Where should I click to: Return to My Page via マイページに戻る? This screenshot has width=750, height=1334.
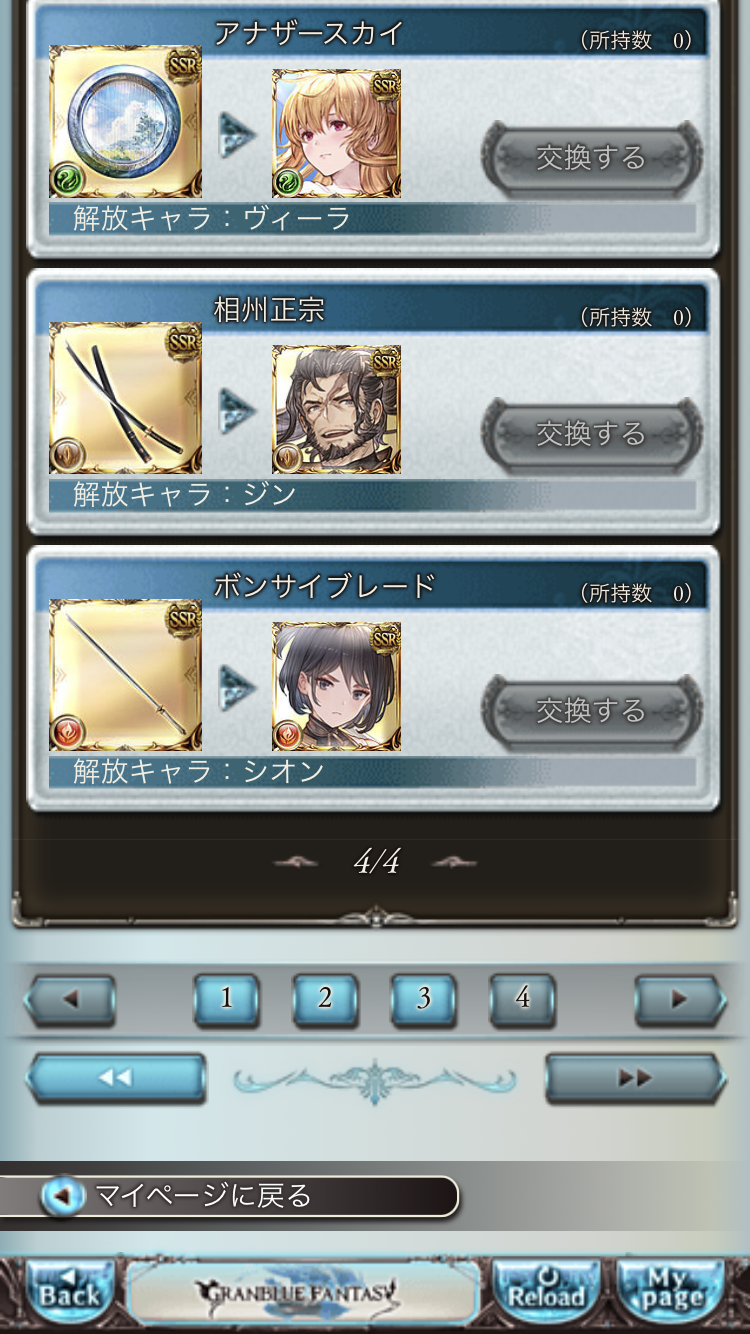pos(230,1196)
